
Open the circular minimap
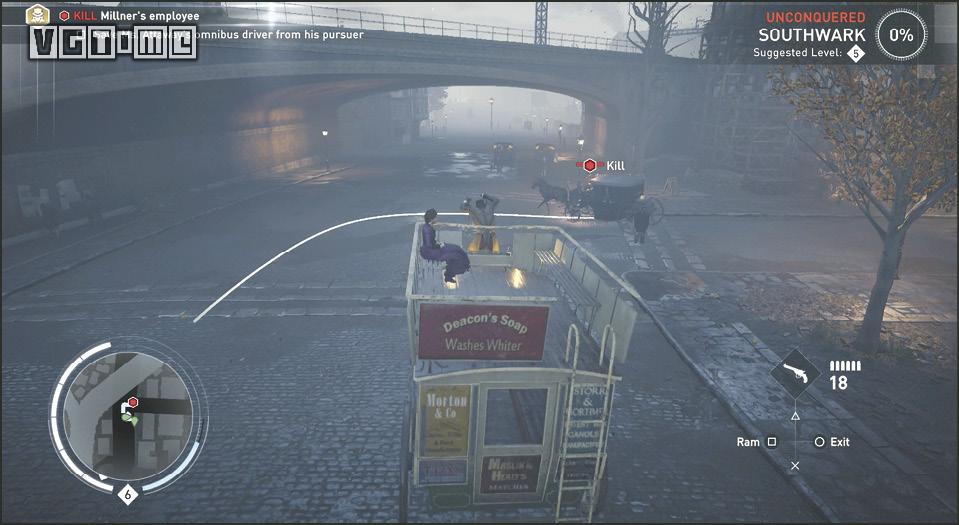pos(127,412)
